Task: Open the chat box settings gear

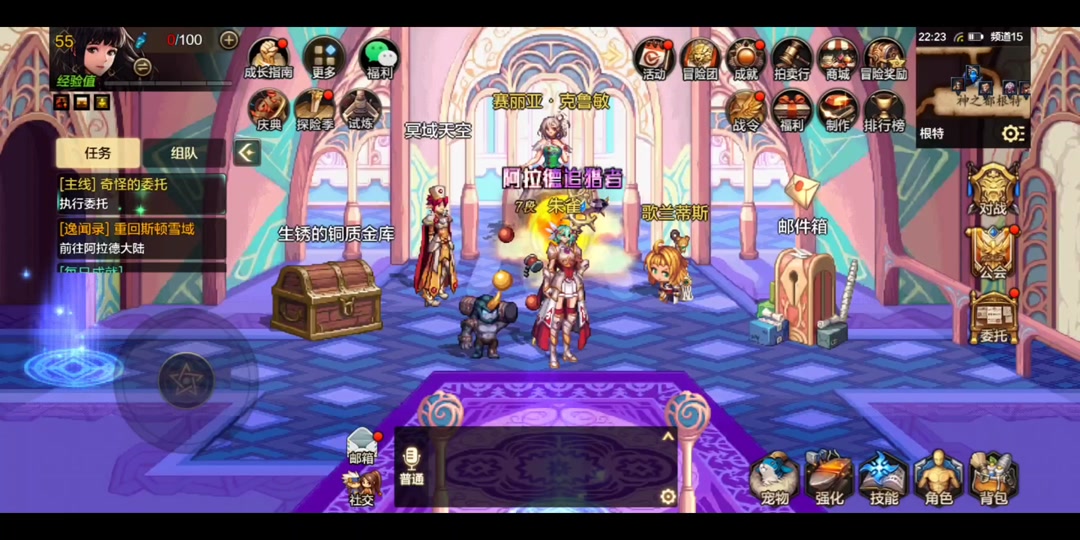Action: [x=668, y=496]
